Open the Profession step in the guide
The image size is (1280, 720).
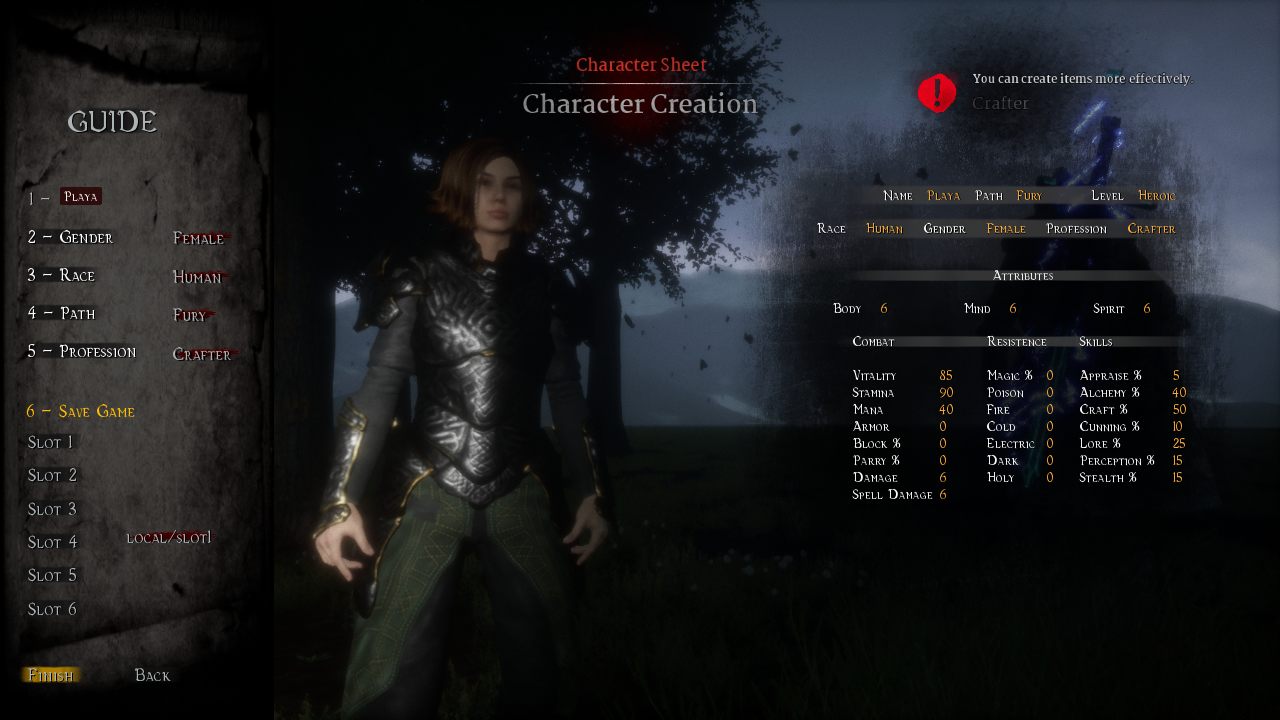coord(81,351)
